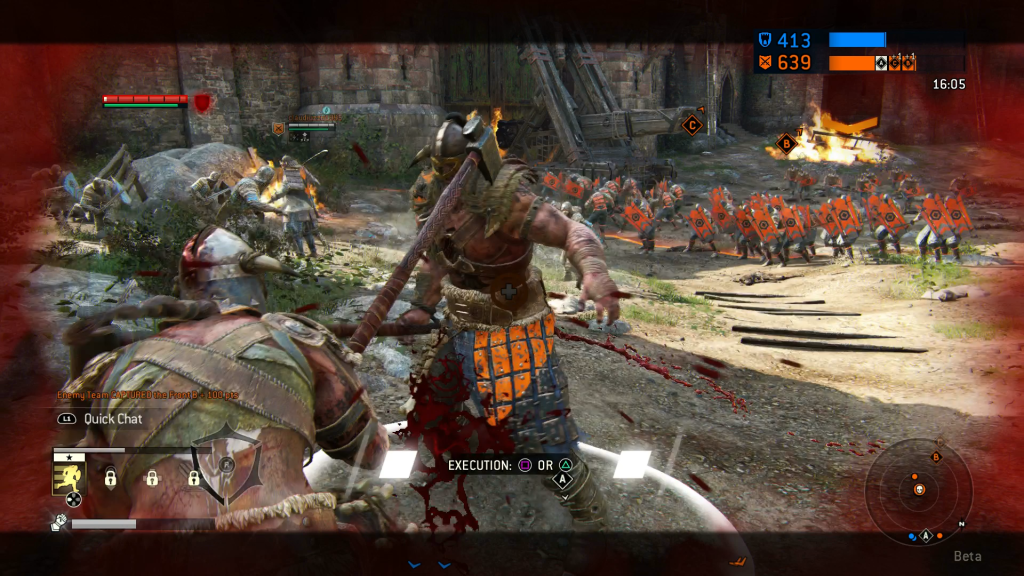The width and height of the screenshot is (1024, 576).
Task: Select the capture zone C world marker
Action: pos(690,125)
